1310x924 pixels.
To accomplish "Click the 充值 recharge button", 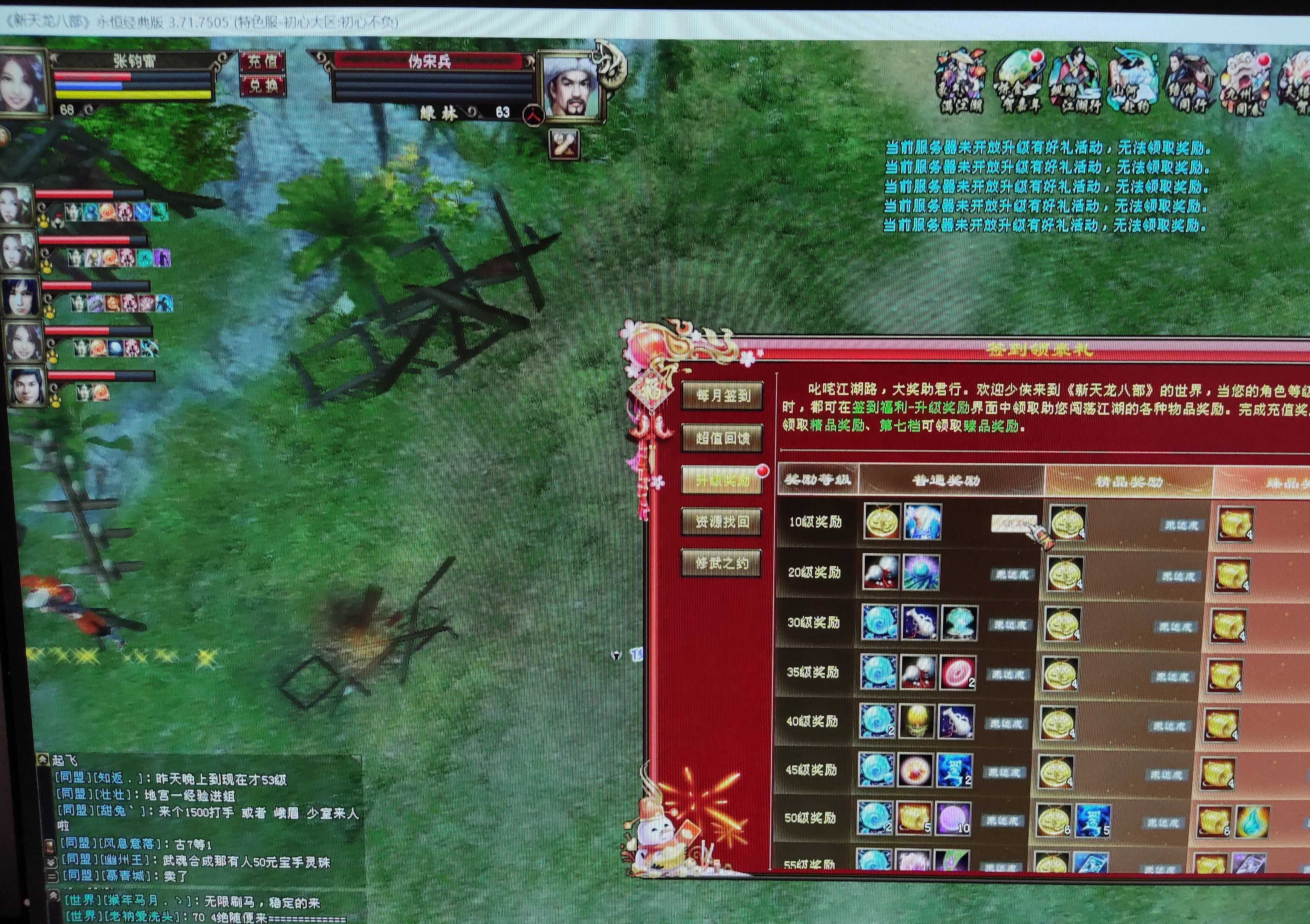I will [263, 61].
